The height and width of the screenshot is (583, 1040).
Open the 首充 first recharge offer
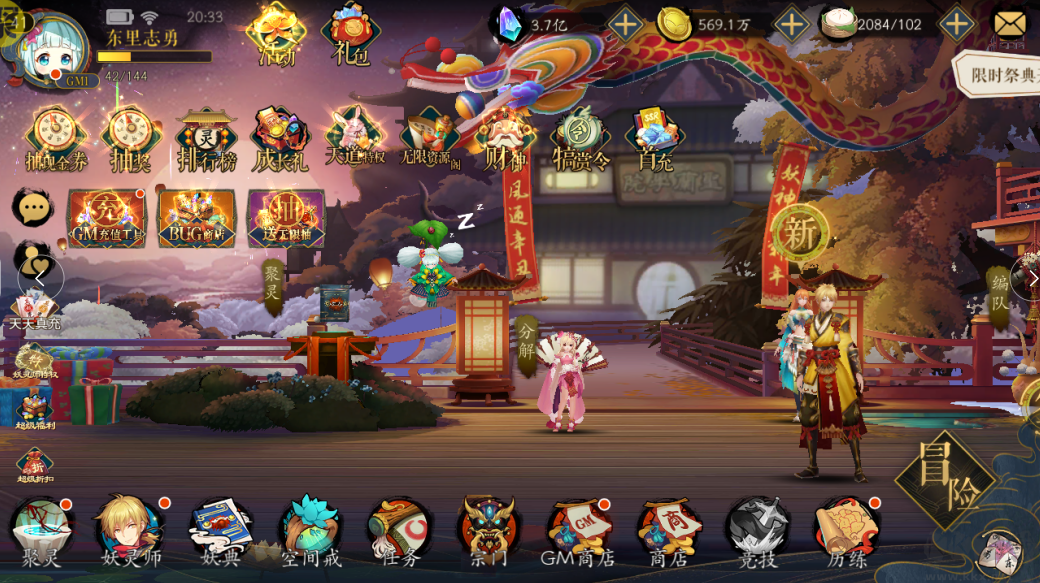point(653,140)
